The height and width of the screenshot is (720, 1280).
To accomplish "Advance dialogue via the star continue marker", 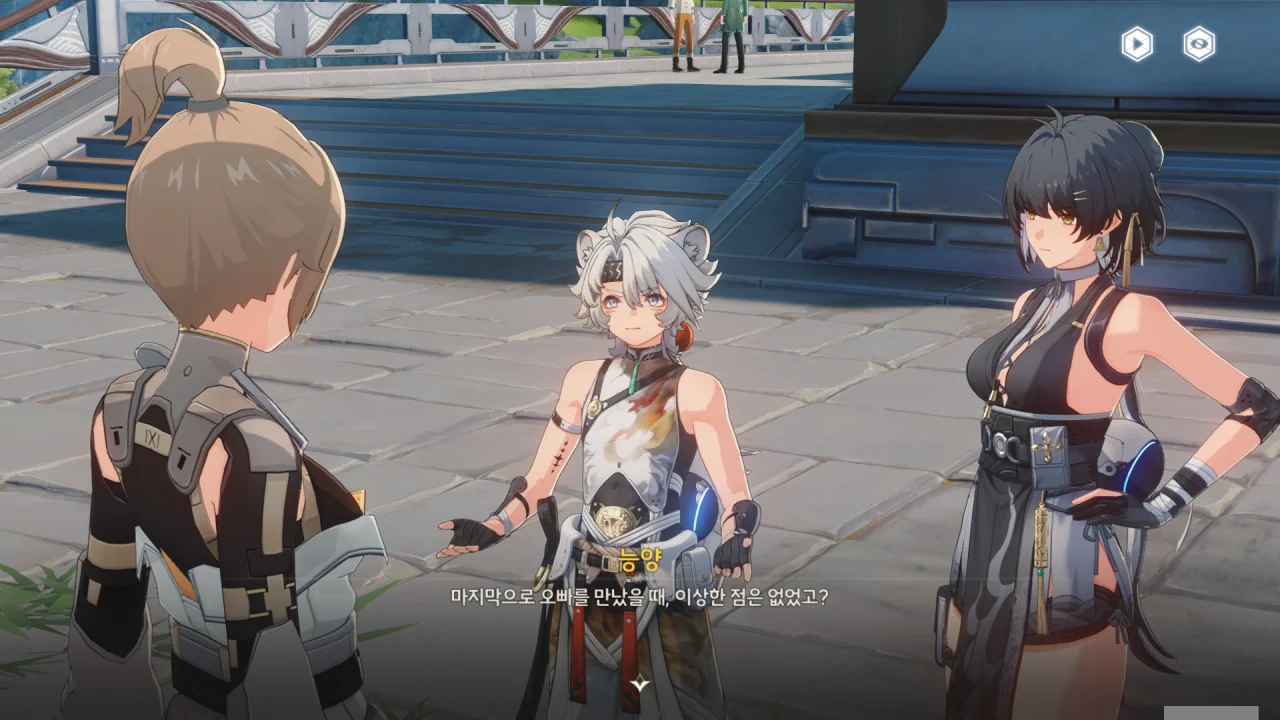I will [x=640, y=684].
